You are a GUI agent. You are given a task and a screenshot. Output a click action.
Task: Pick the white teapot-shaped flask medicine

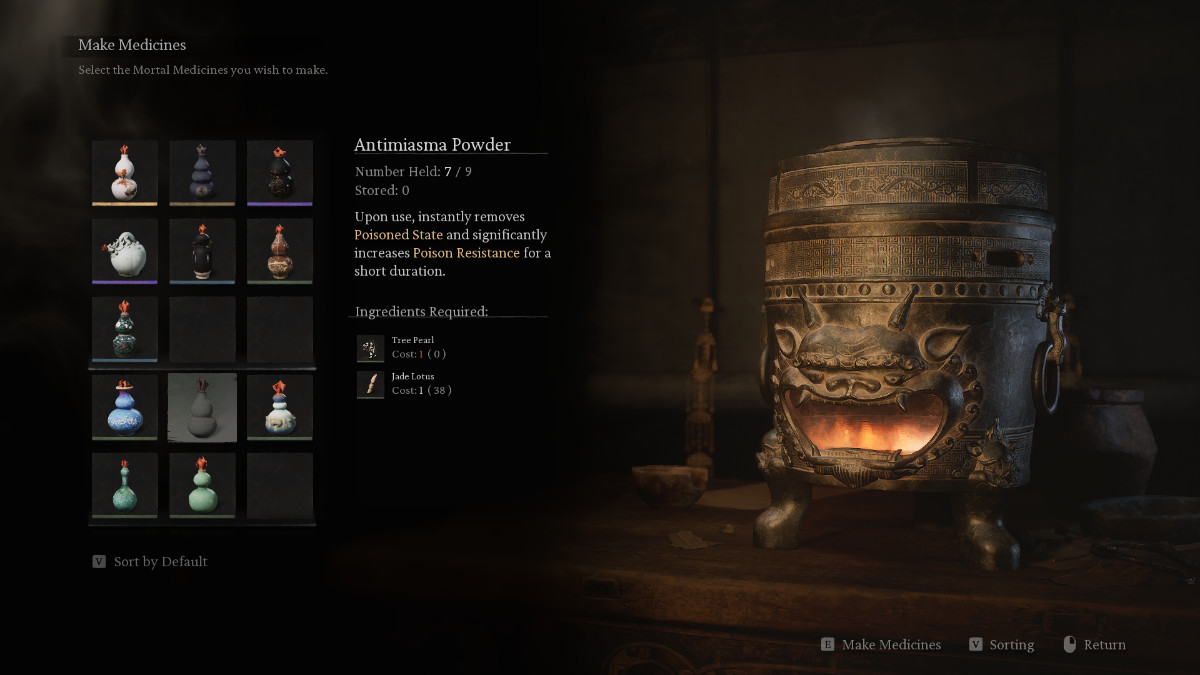click(125, 250)
